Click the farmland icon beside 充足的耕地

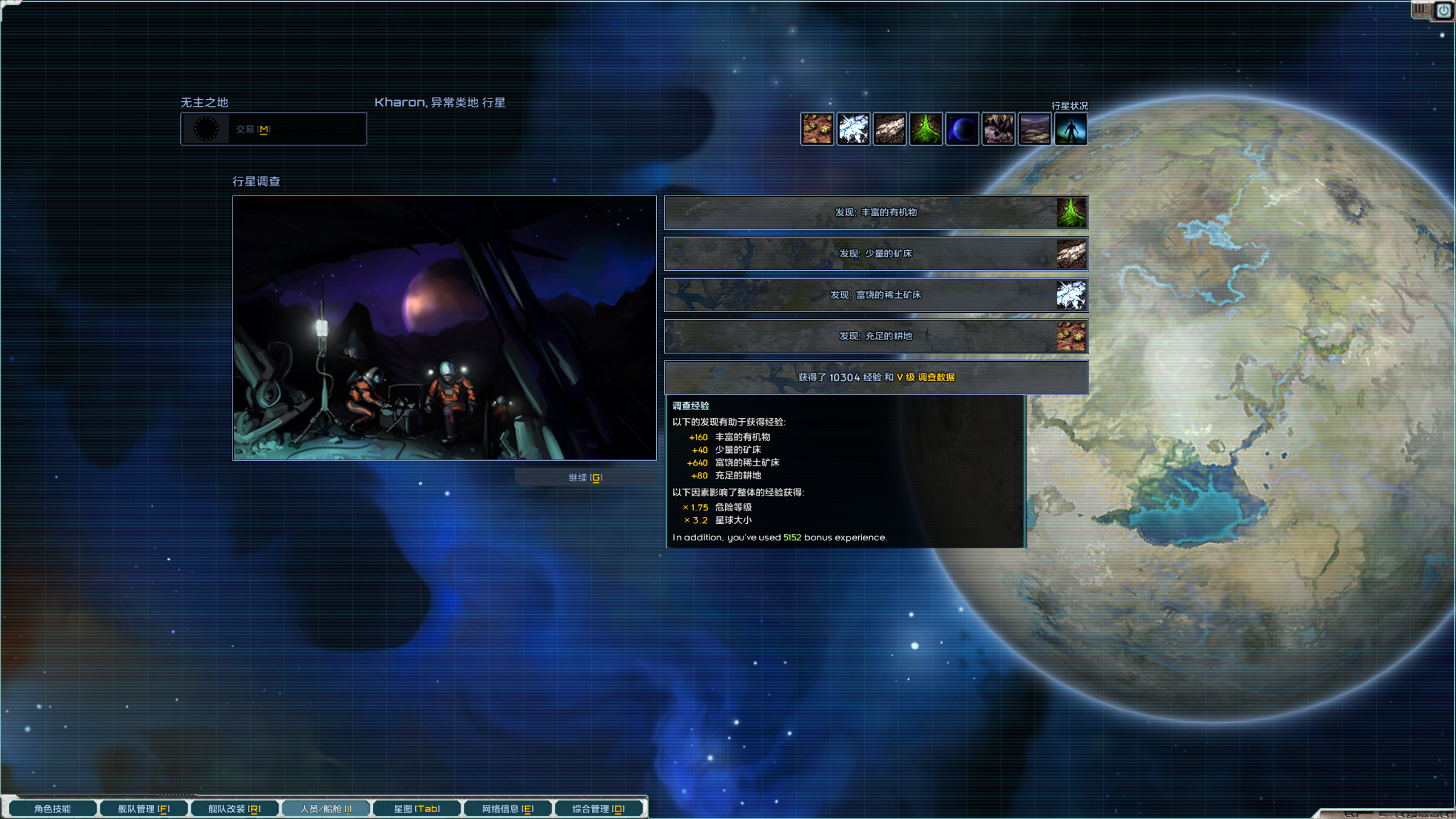(1072, 336)
